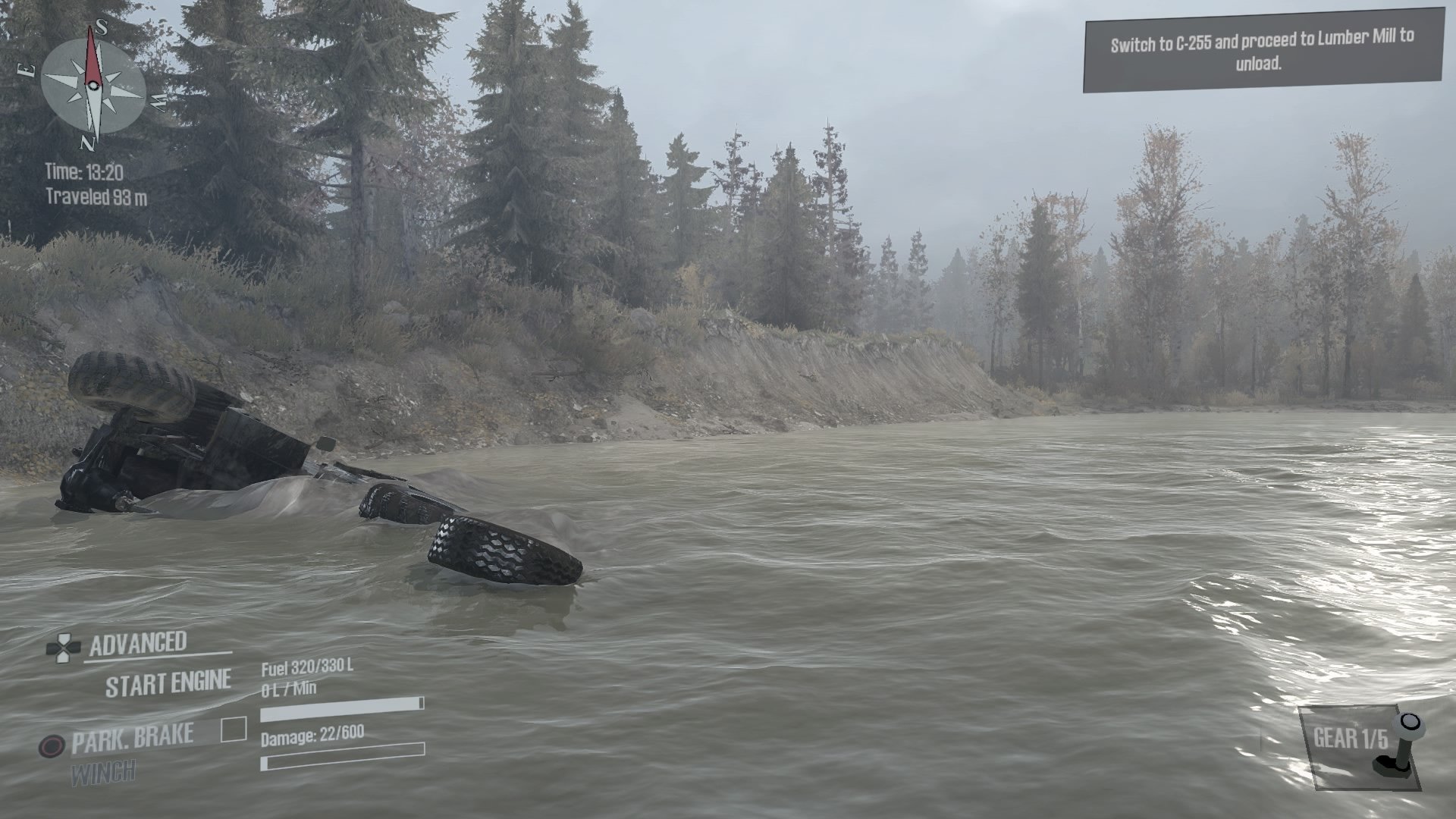Click the D-pad Advanced controls icon
Viewport: 1456px width, 819px height.
64,648
